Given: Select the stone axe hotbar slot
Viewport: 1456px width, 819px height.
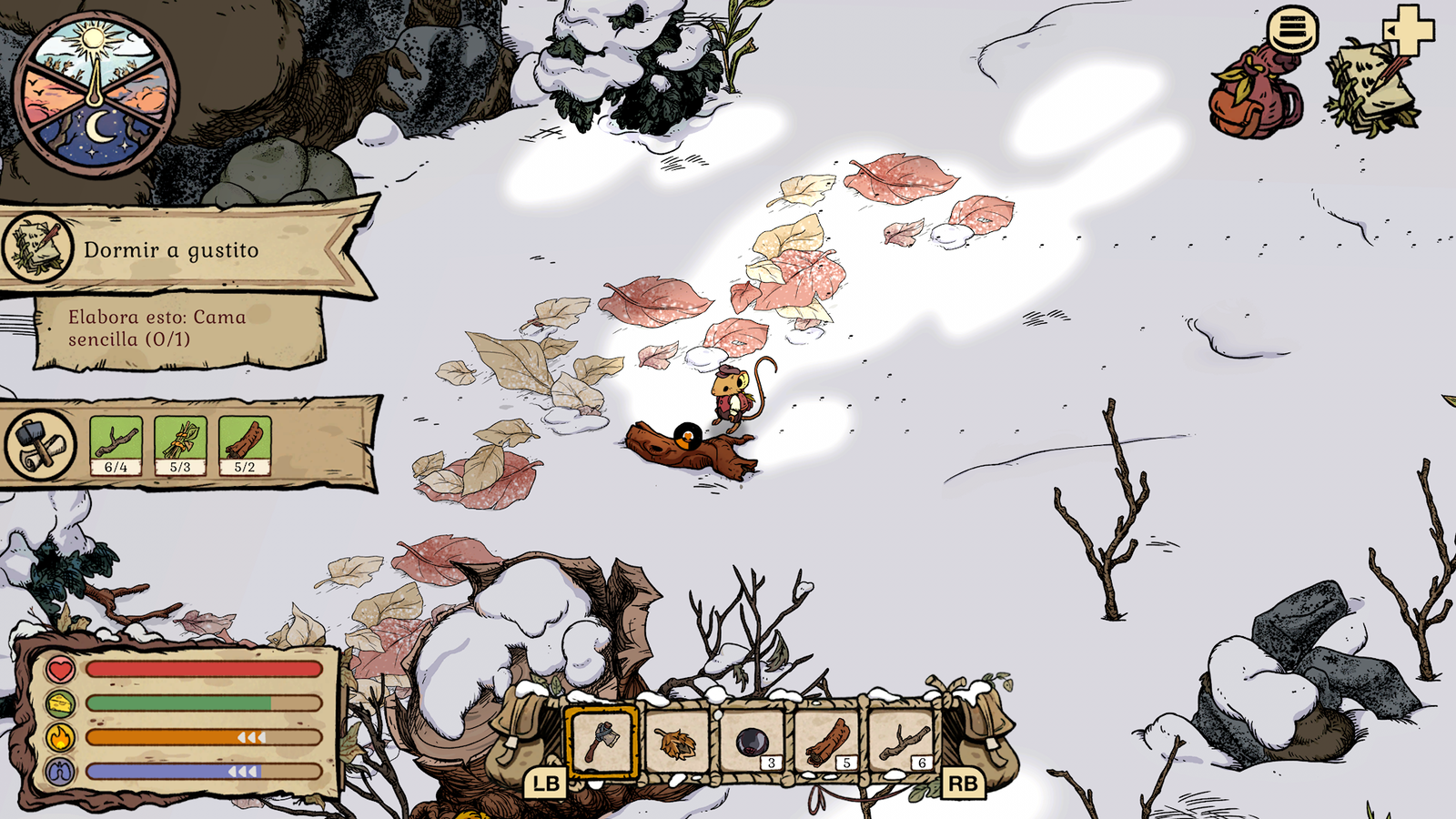Looking at the screenshot, I should [601, 741].
